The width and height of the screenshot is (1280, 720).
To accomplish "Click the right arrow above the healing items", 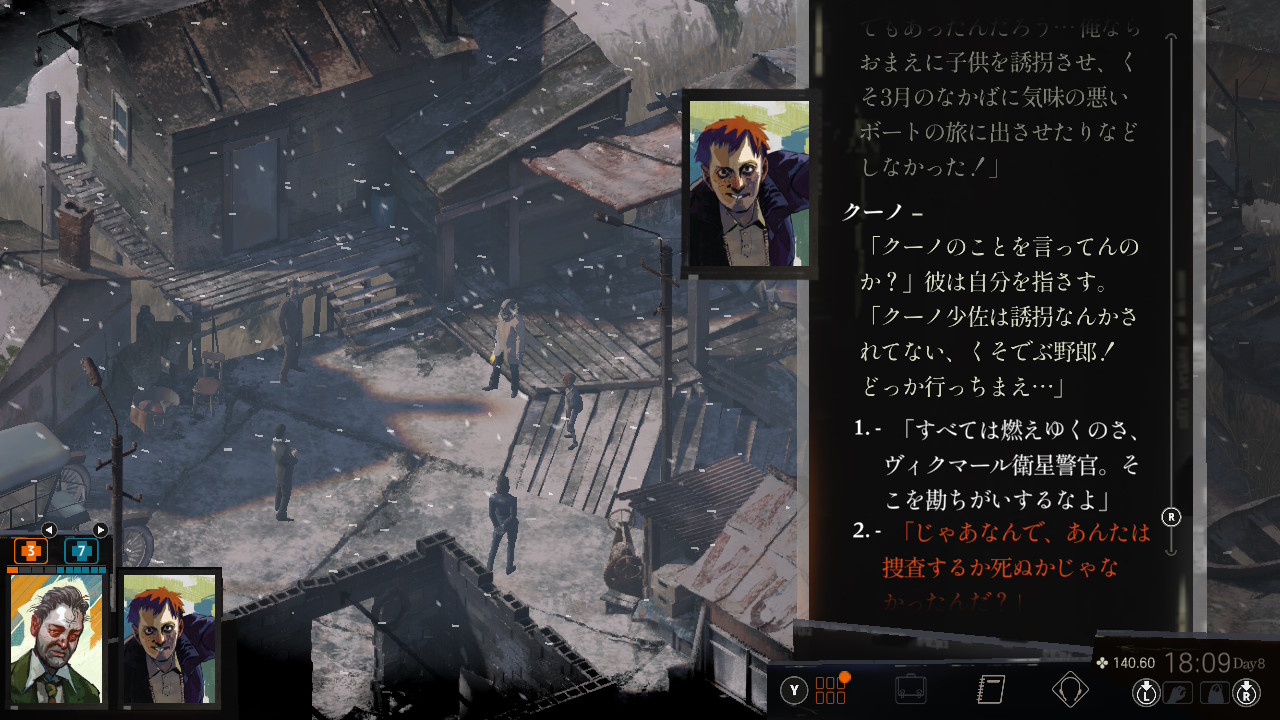I will 100,530.
